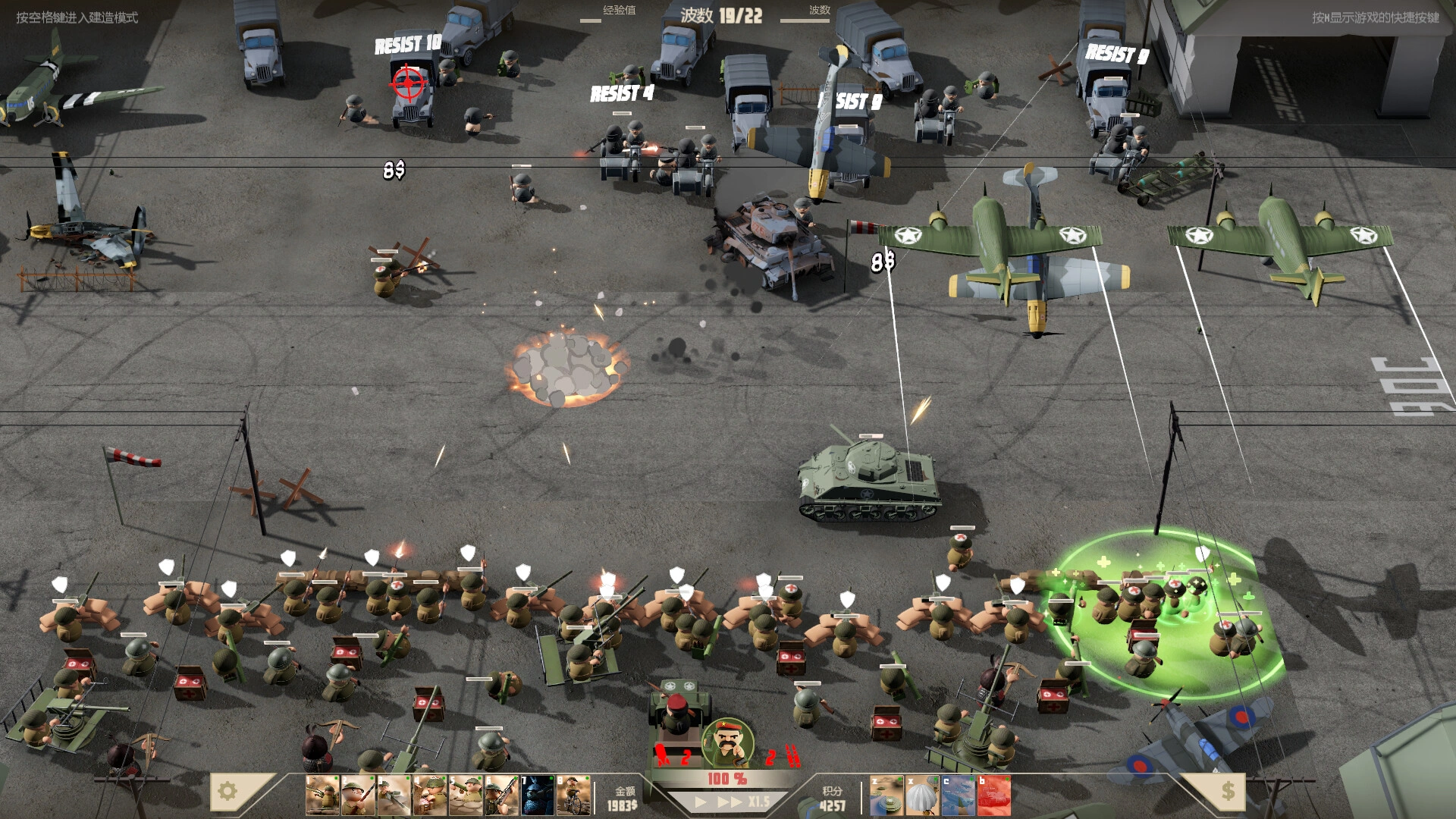The height and width of the screenshot is (819, 1456).
Task: Activate the X parachute supply drop ability
Action: 923,796
